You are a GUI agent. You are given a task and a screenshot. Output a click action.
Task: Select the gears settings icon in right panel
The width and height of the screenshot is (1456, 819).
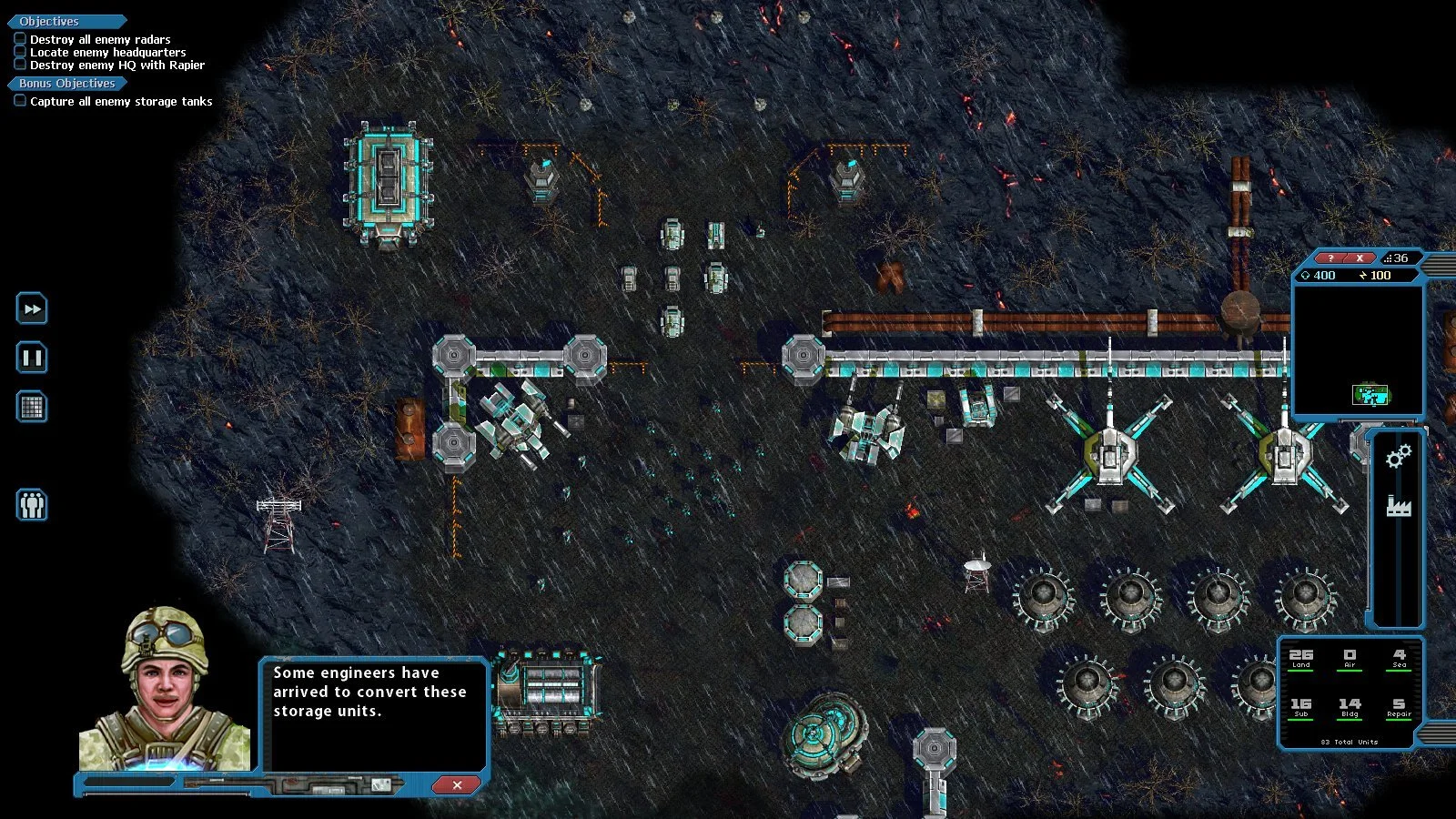(1398, 458)
